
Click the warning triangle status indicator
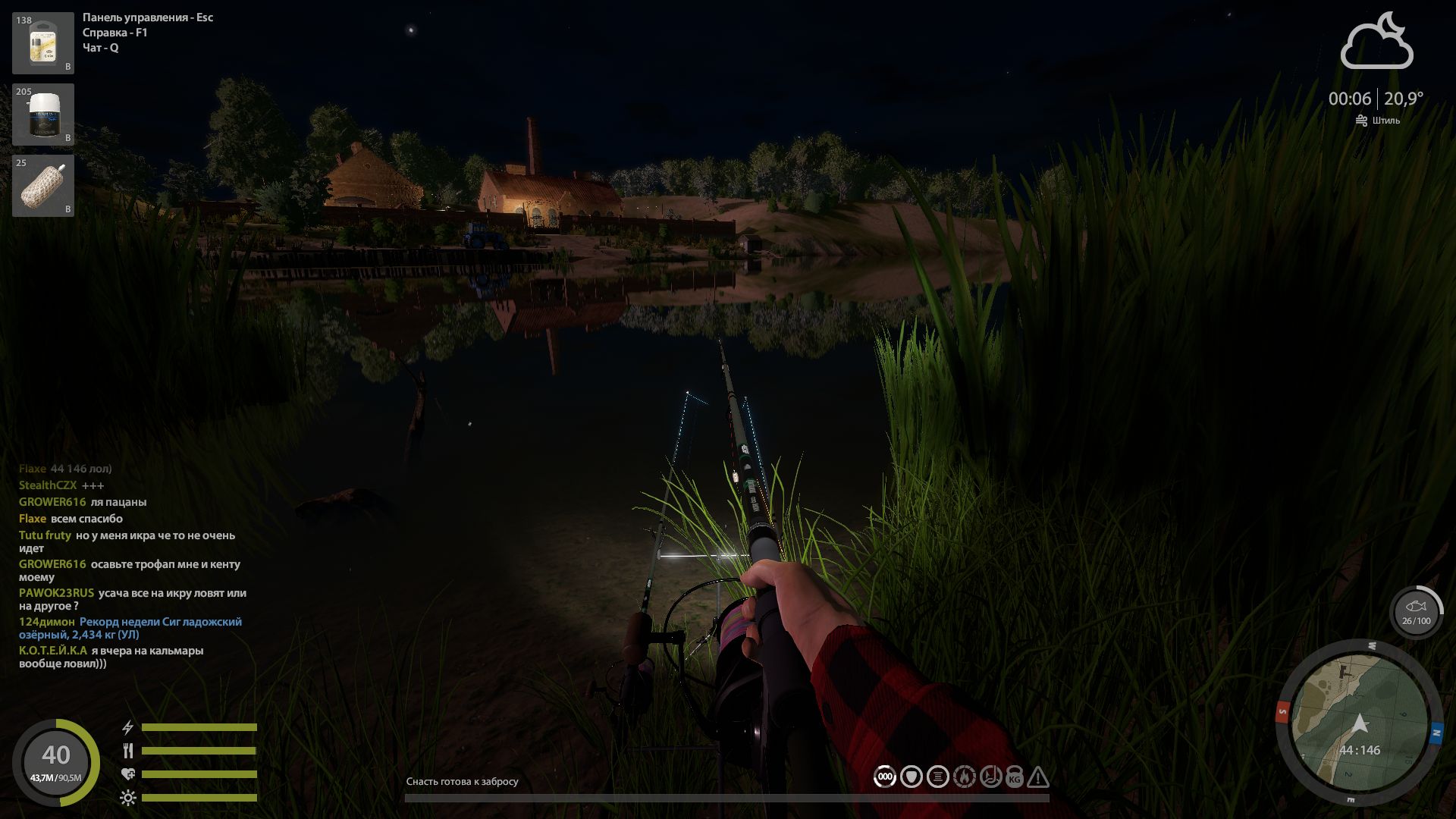tap(1038, 776)
